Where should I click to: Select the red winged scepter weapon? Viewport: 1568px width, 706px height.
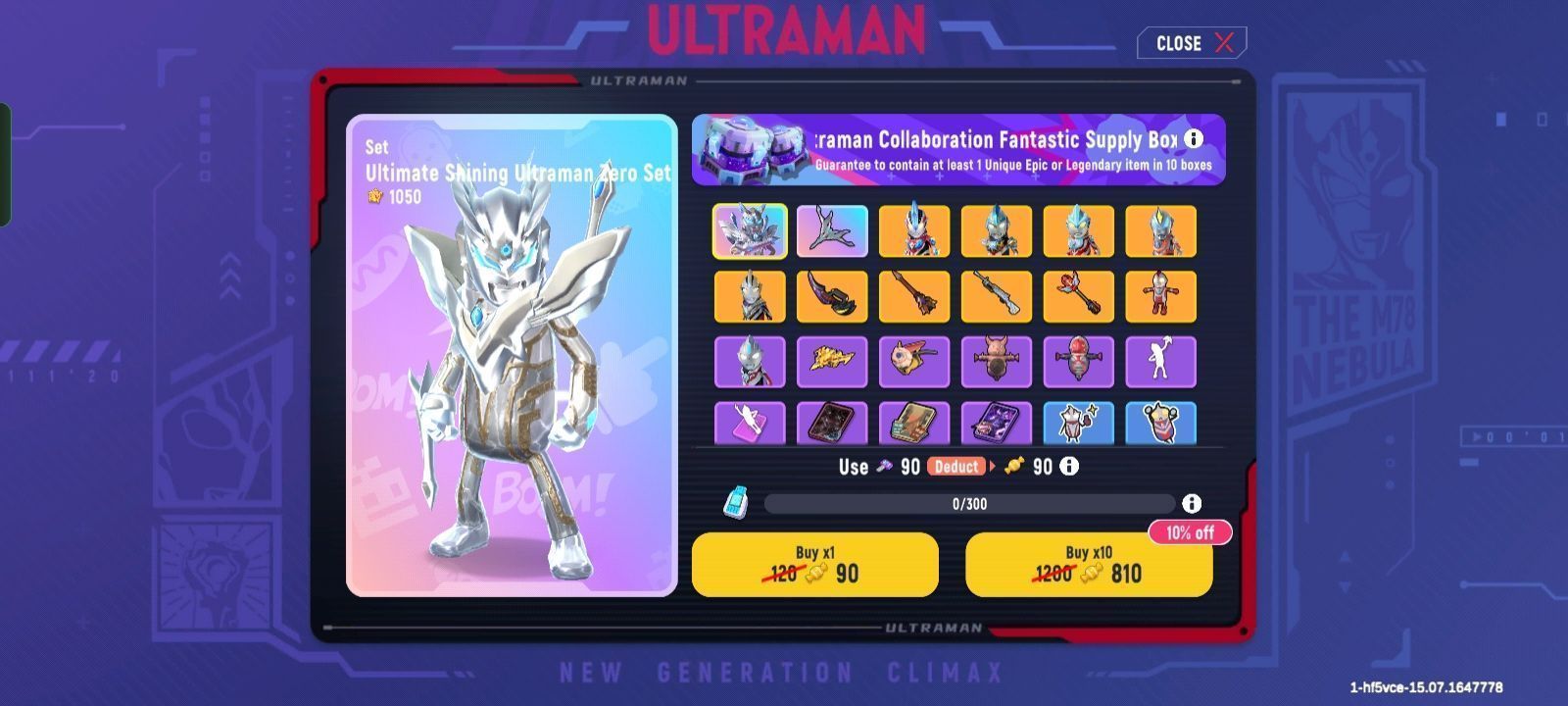(1079, 296)
